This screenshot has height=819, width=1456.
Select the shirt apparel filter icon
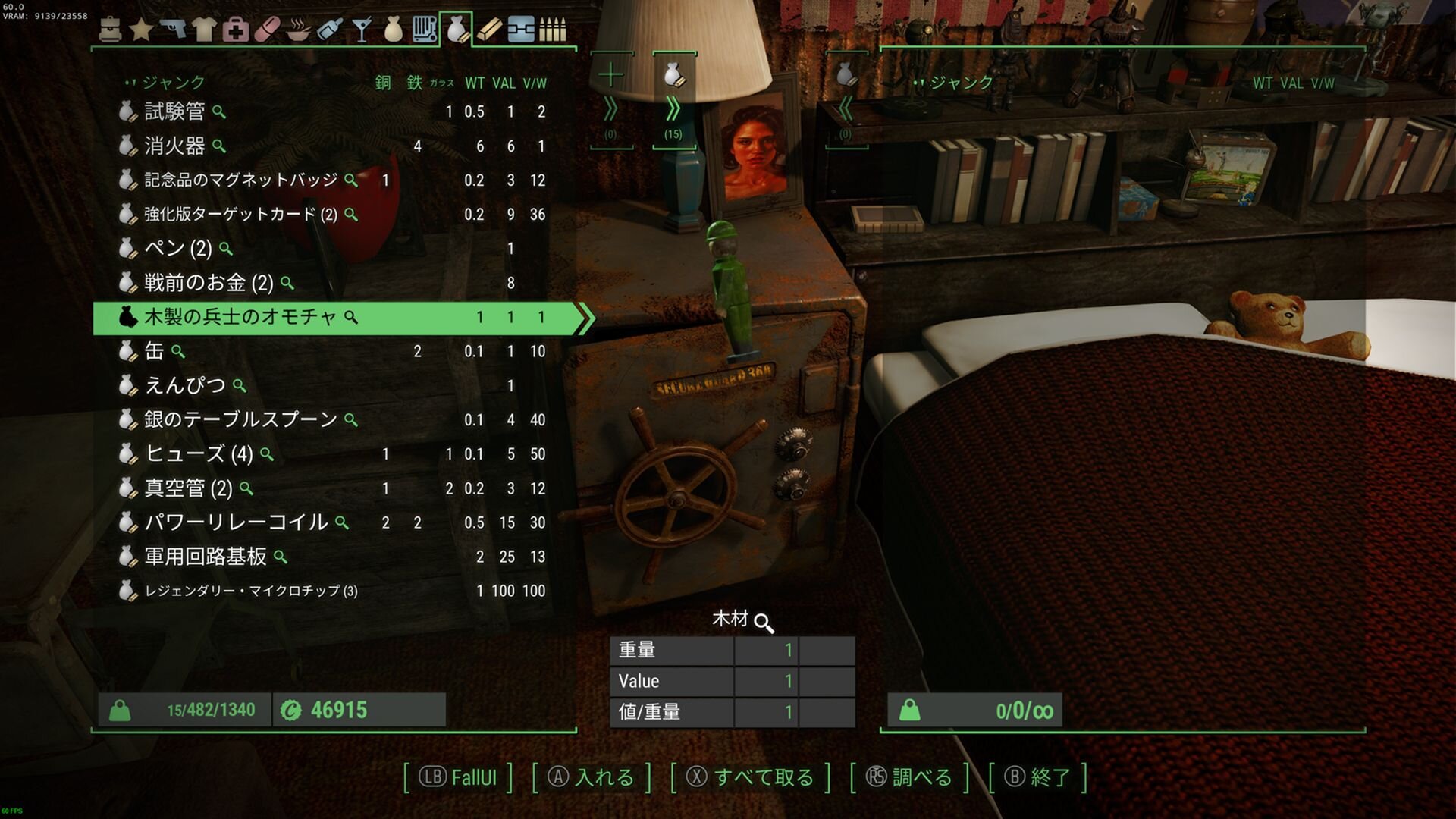(205, 29)
